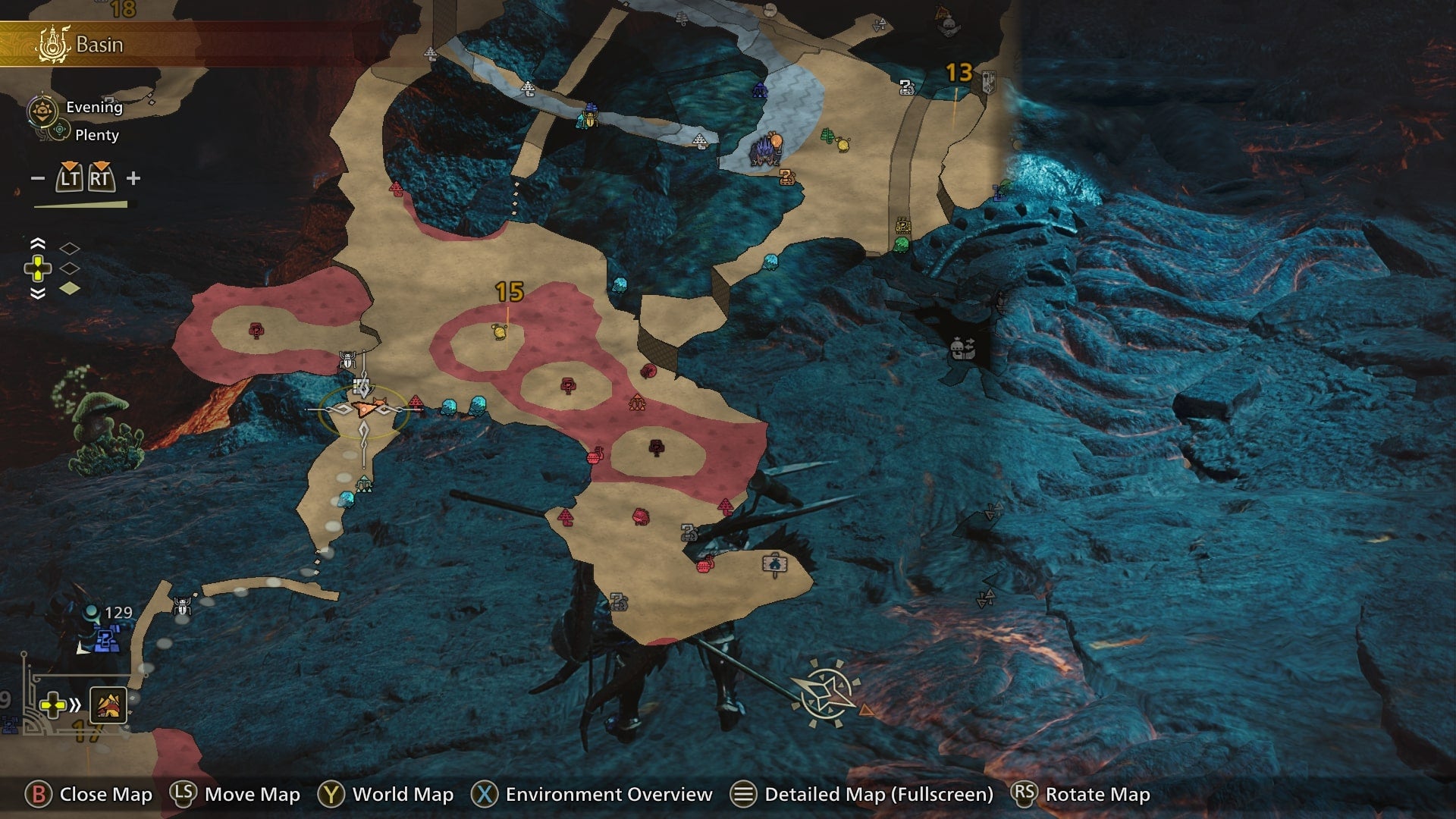This screenshot has width=1456, height=819.
Task: Select the highlighted bottom map layer diamond
Action: [70, 288]
